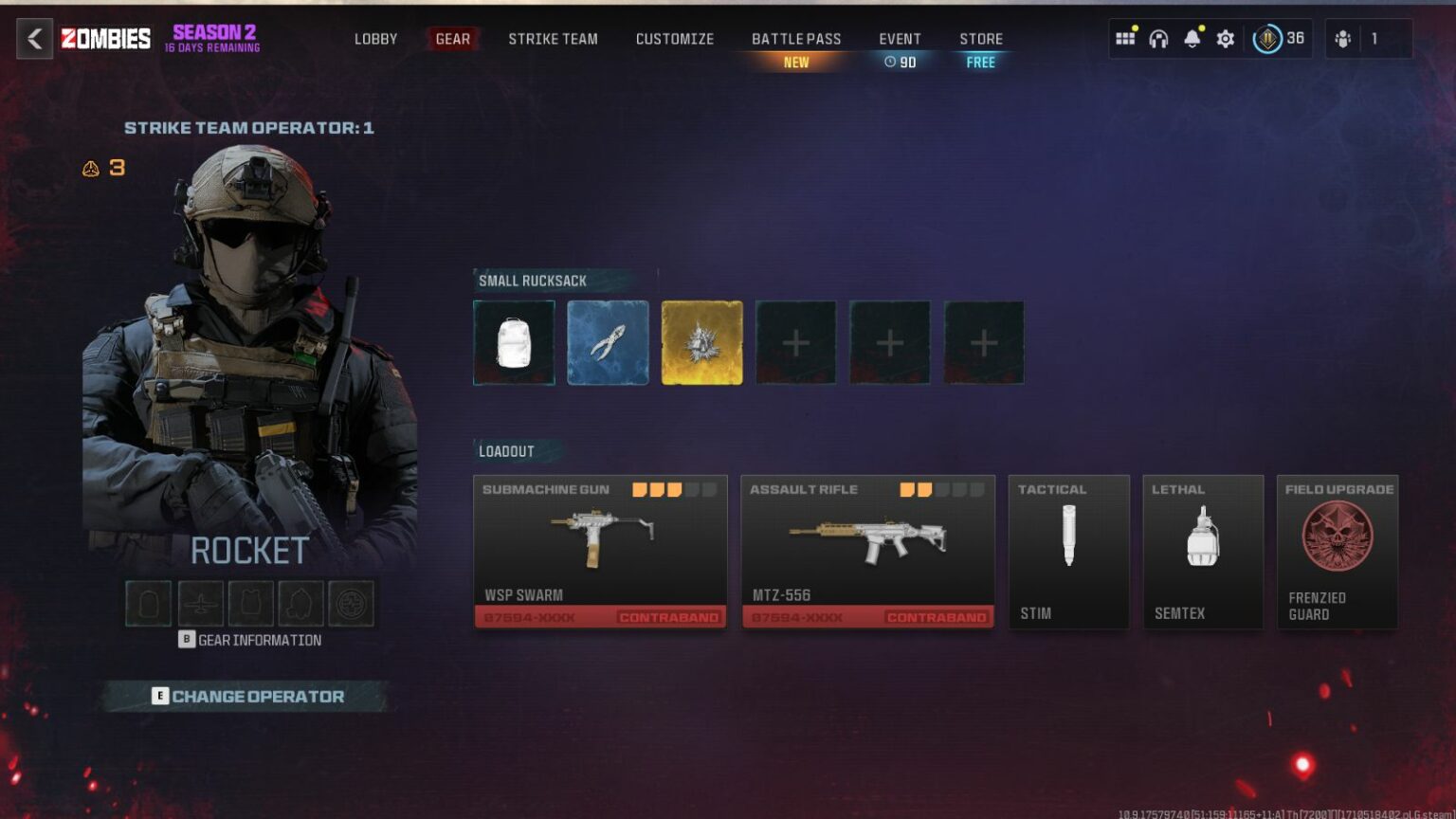
Task: Open the party members icon
Action: (1342, 39)
